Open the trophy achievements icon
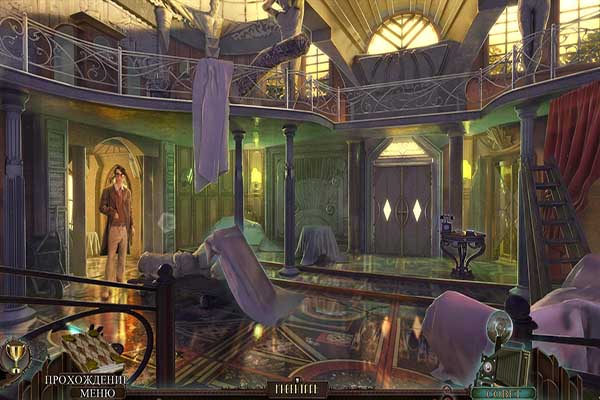The image size is (600, 400). tap(15, 352)
